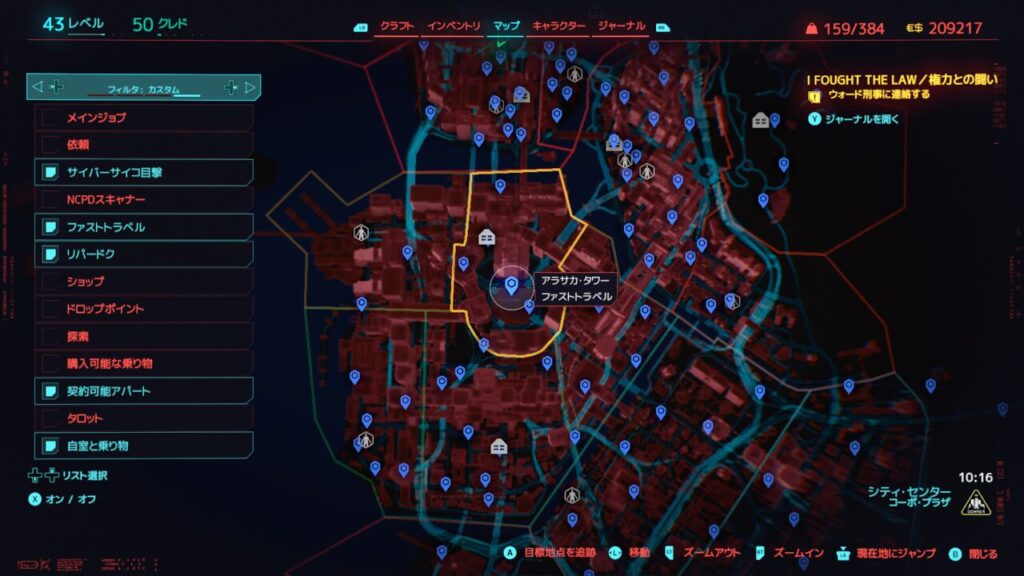1024x576 pixels.
Task: Enable the ショップ filter
Action: pos(145,281)
